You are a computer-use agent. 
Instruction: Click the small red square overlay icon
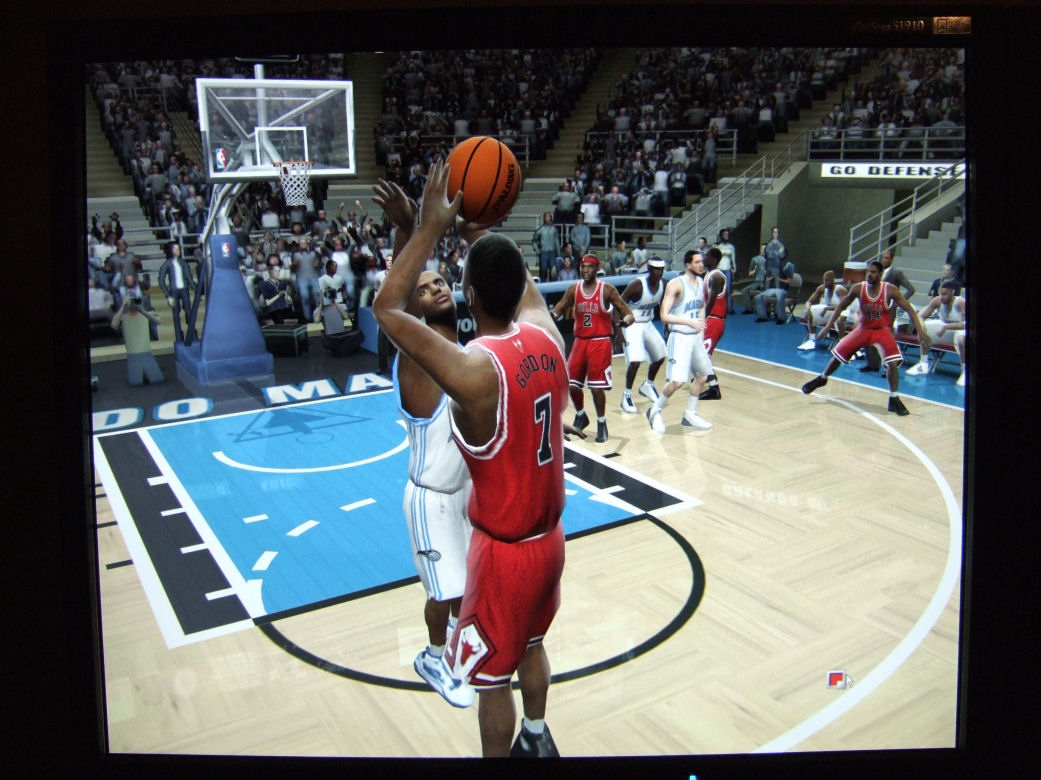click(836, 679)
